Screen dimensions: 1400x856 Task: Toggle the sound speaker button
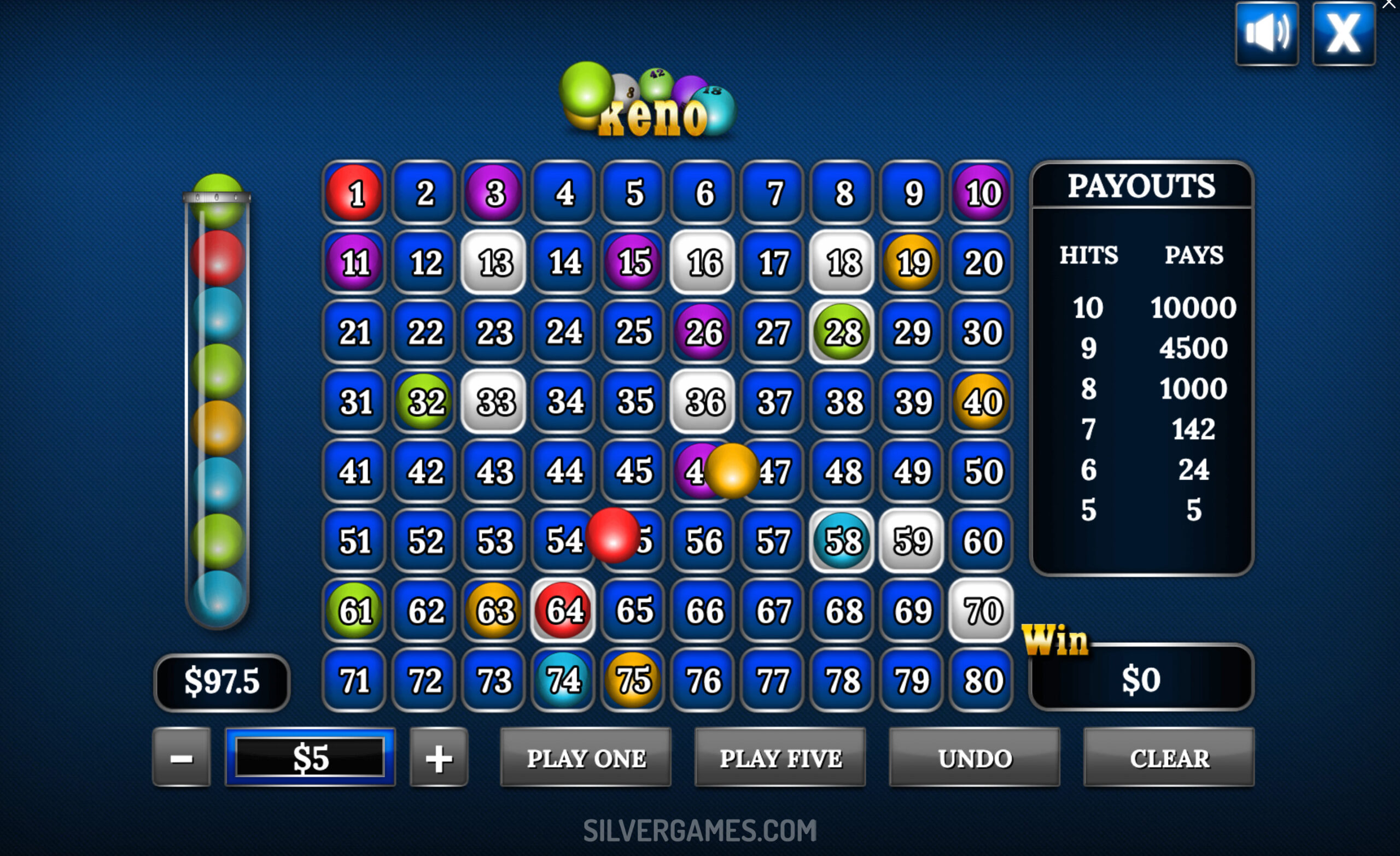[x=1267, y=33]
